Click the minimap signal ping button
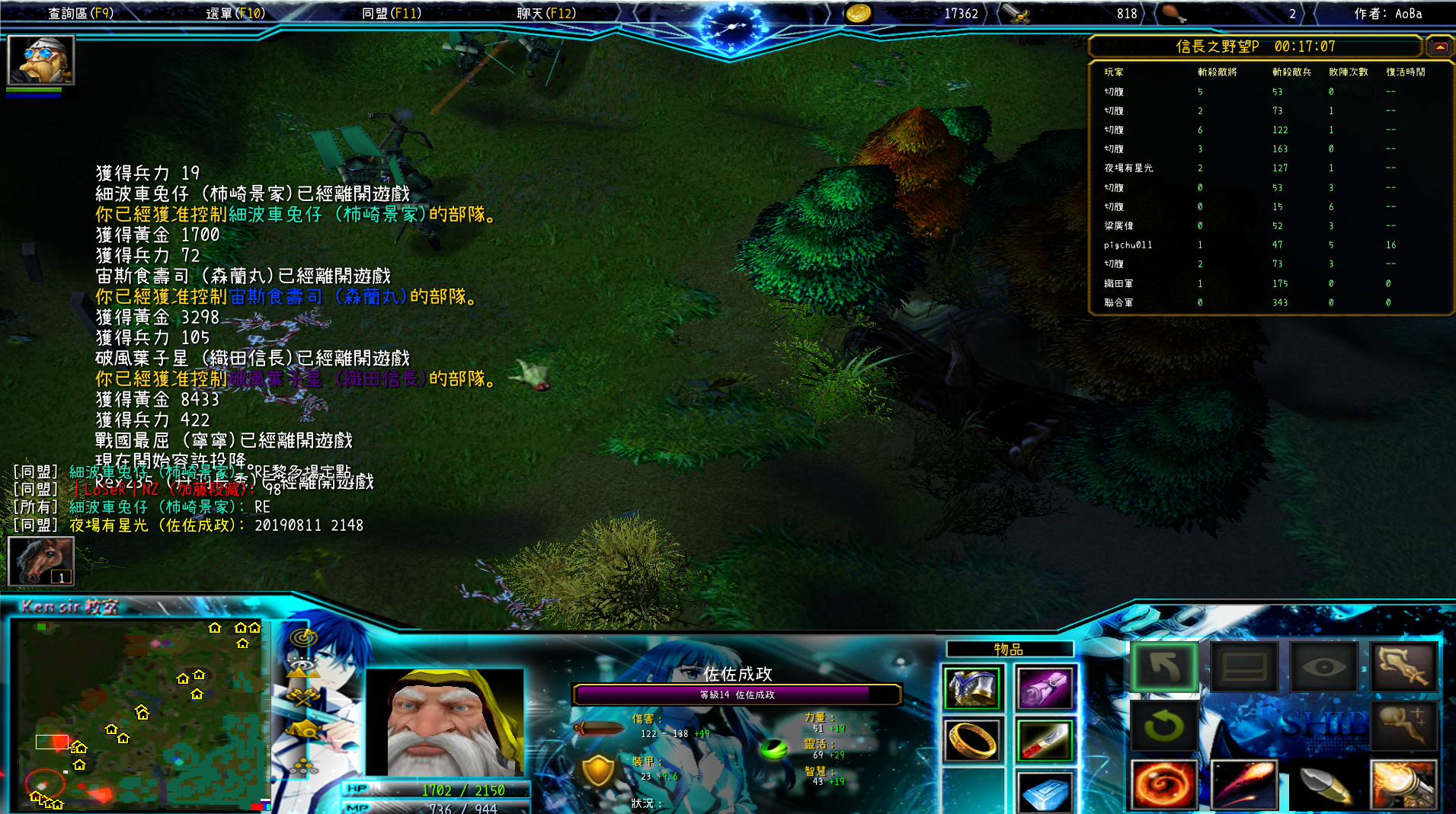The height and width of the screenshot is (814, 1456). coord(303,637)
